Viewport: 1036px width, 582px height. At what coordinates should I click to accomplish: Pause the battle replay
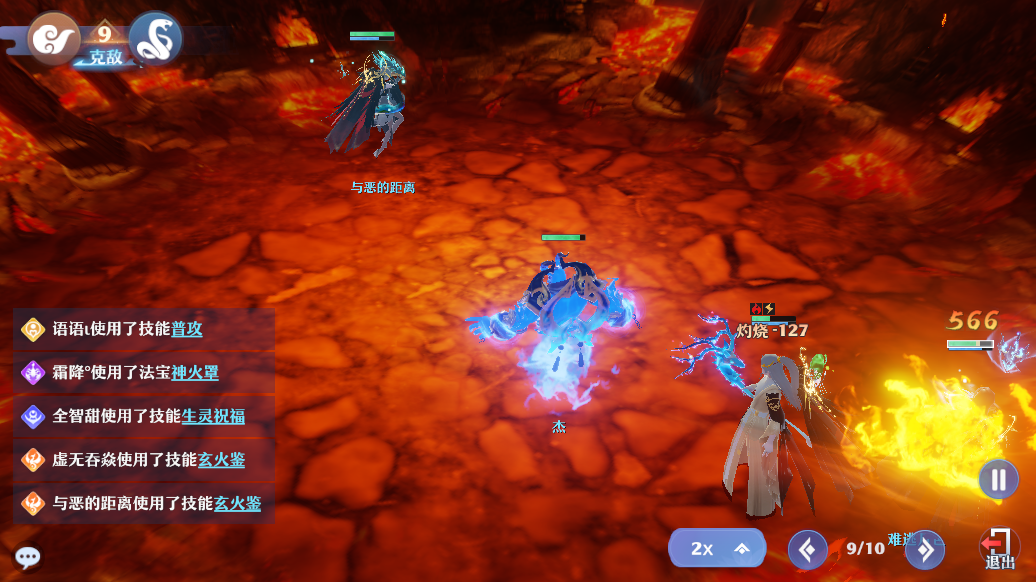pos(998,479)
